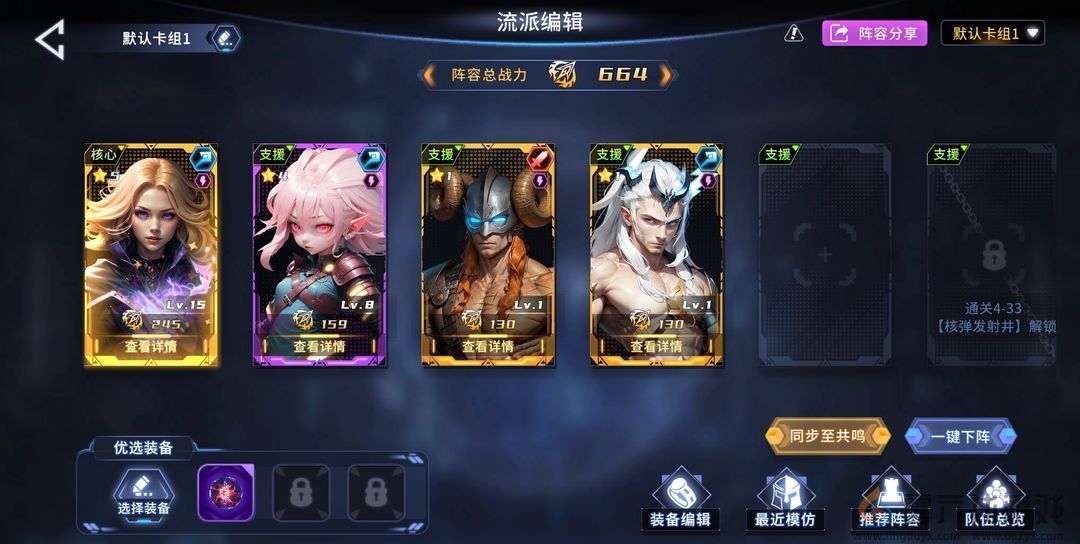View details of the blonde core hero
The width and height of the screenshot is (1080, 544).
click(x=151, y=346)
